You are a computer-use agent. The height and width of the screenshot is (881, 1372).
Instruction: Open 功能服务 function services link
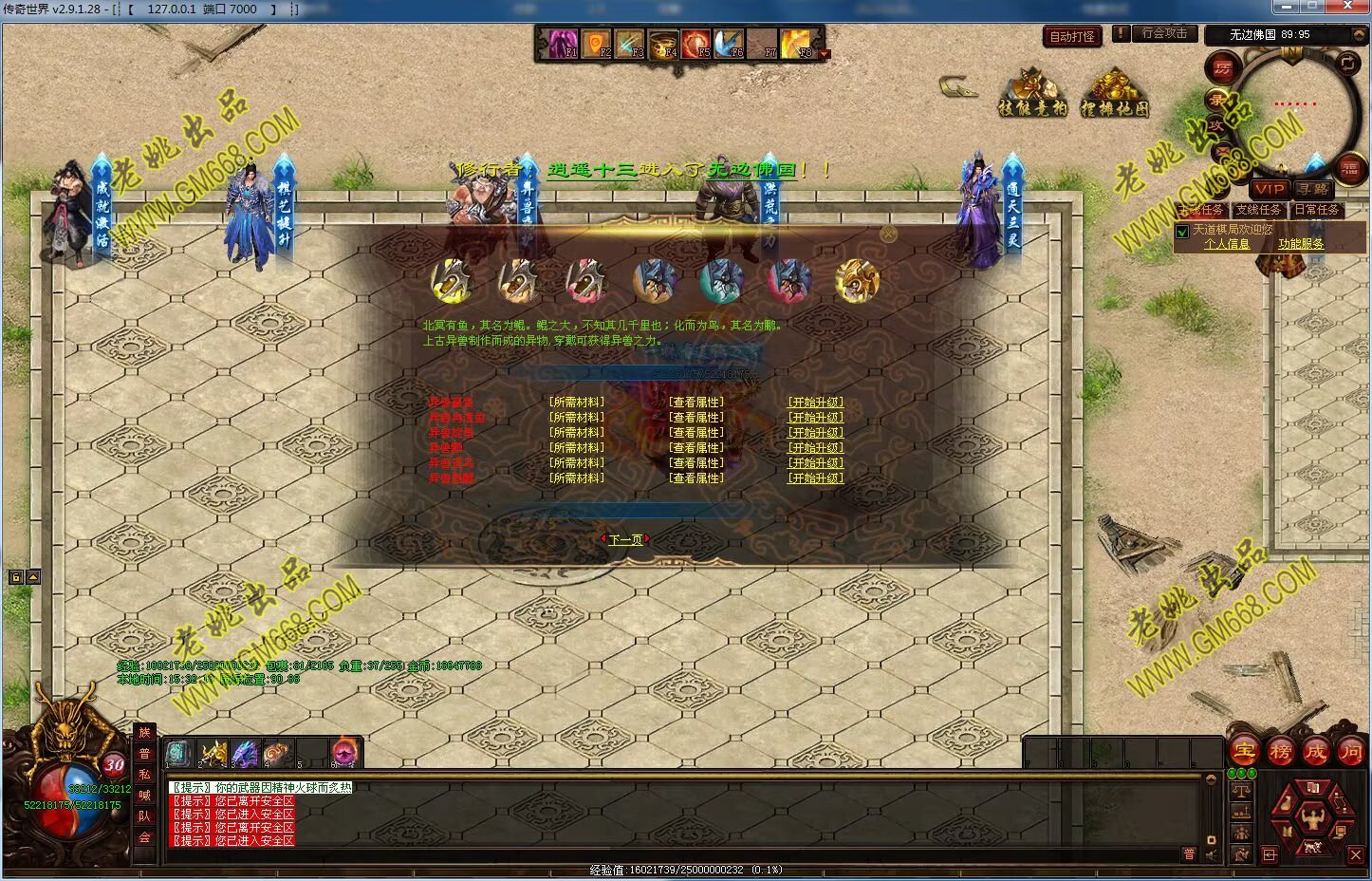point(1300,244)
